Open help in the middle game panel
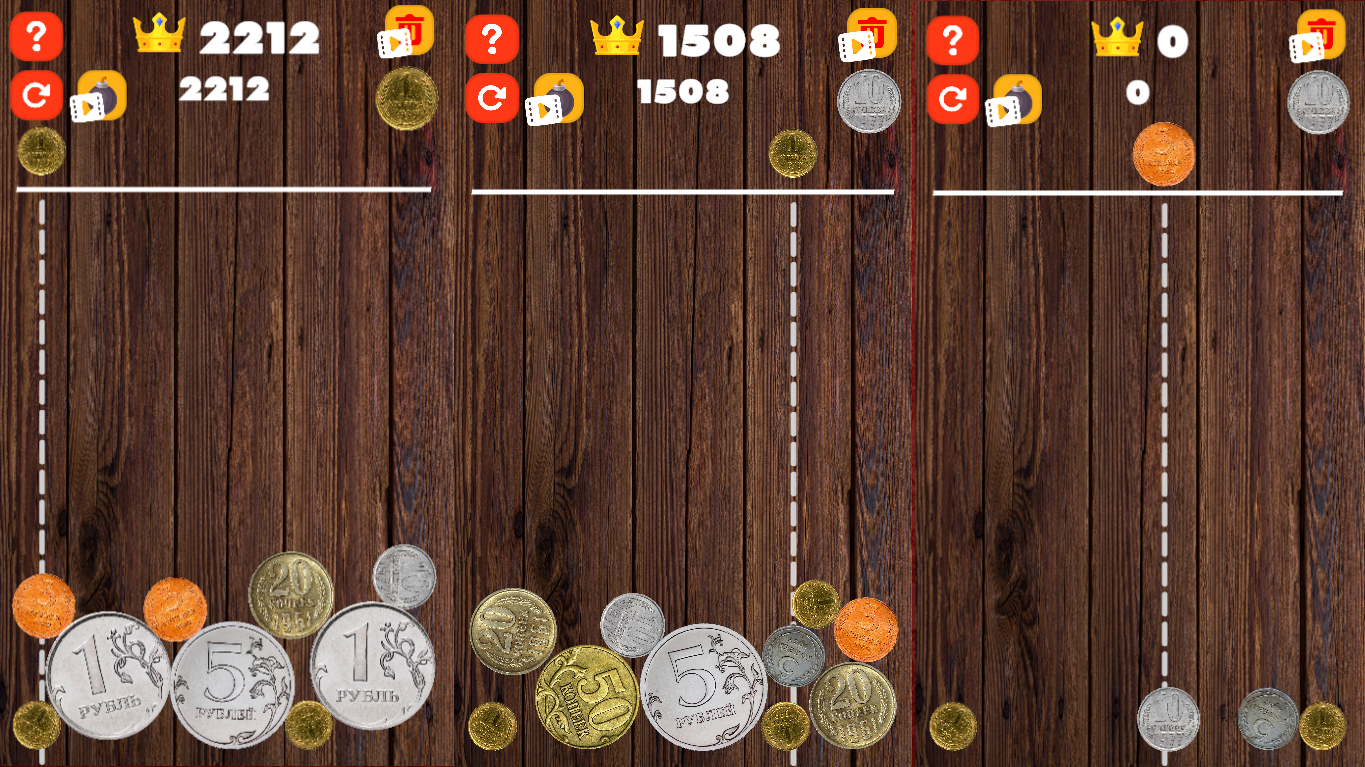Image resolution: width=1365 pixels, height=767 pixels. tap(490, 39)
